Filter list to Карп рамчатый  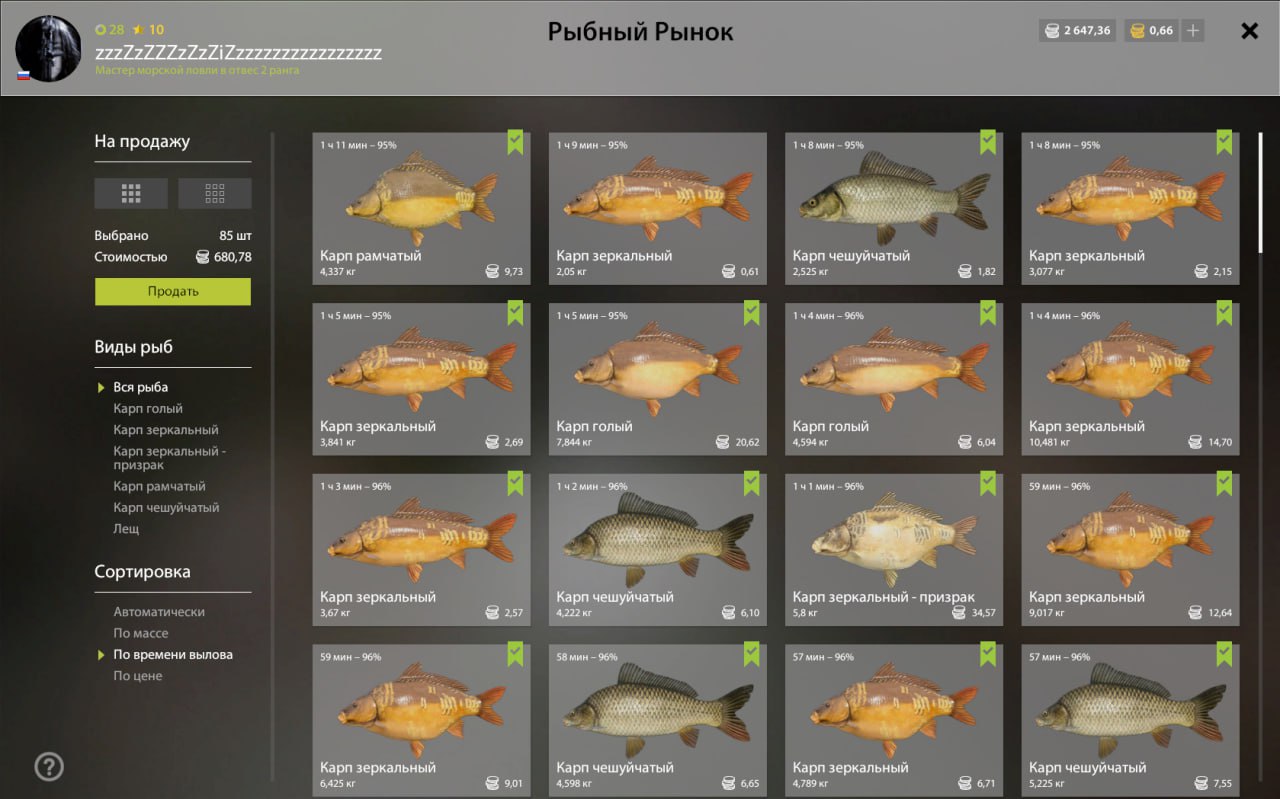(x=159, y=486)
